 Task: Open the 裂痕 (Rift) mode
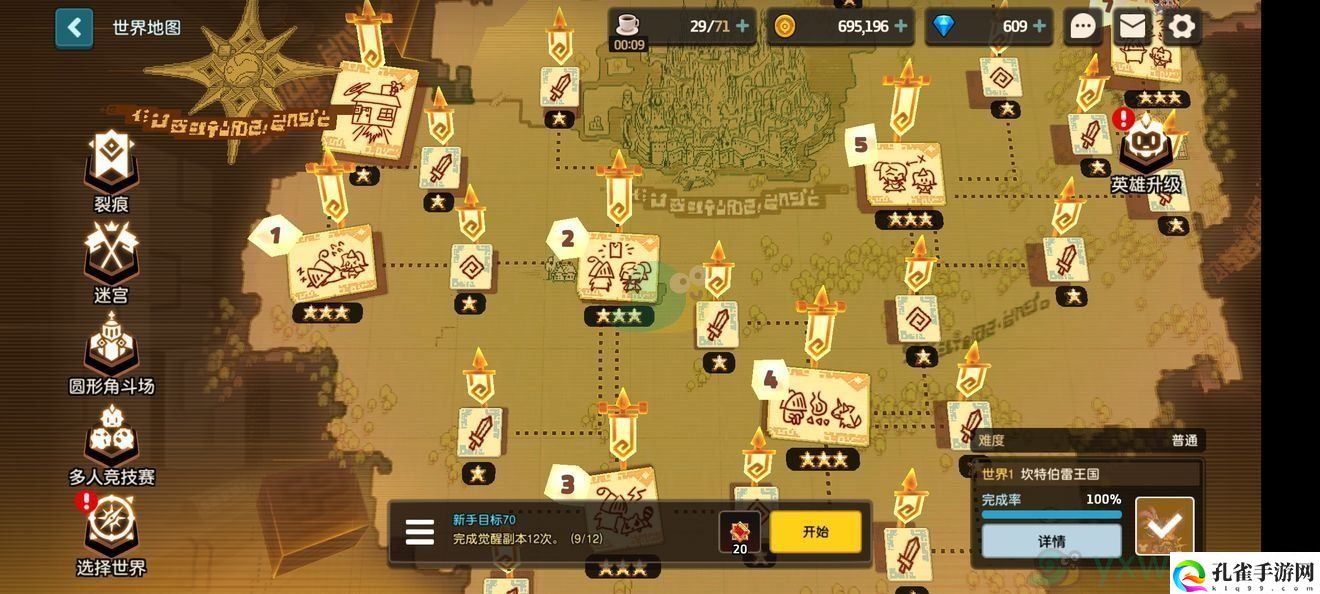tap(110, 170)
